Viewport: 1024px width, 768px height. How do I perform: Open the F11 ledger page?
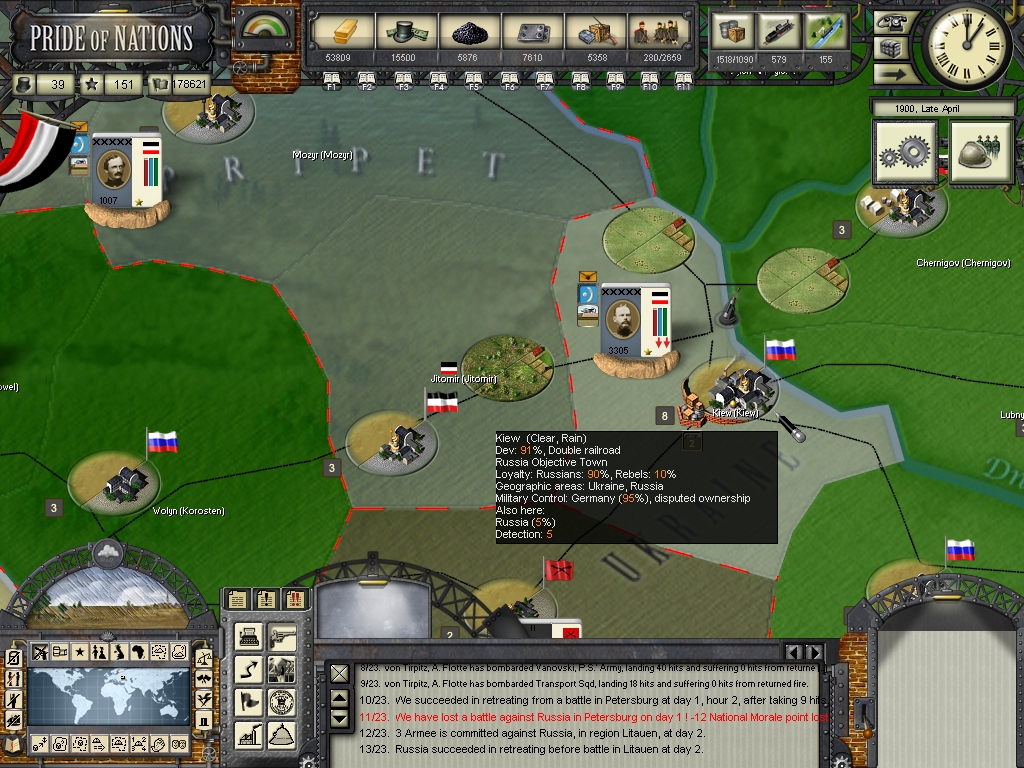click(x=684, y=78)
